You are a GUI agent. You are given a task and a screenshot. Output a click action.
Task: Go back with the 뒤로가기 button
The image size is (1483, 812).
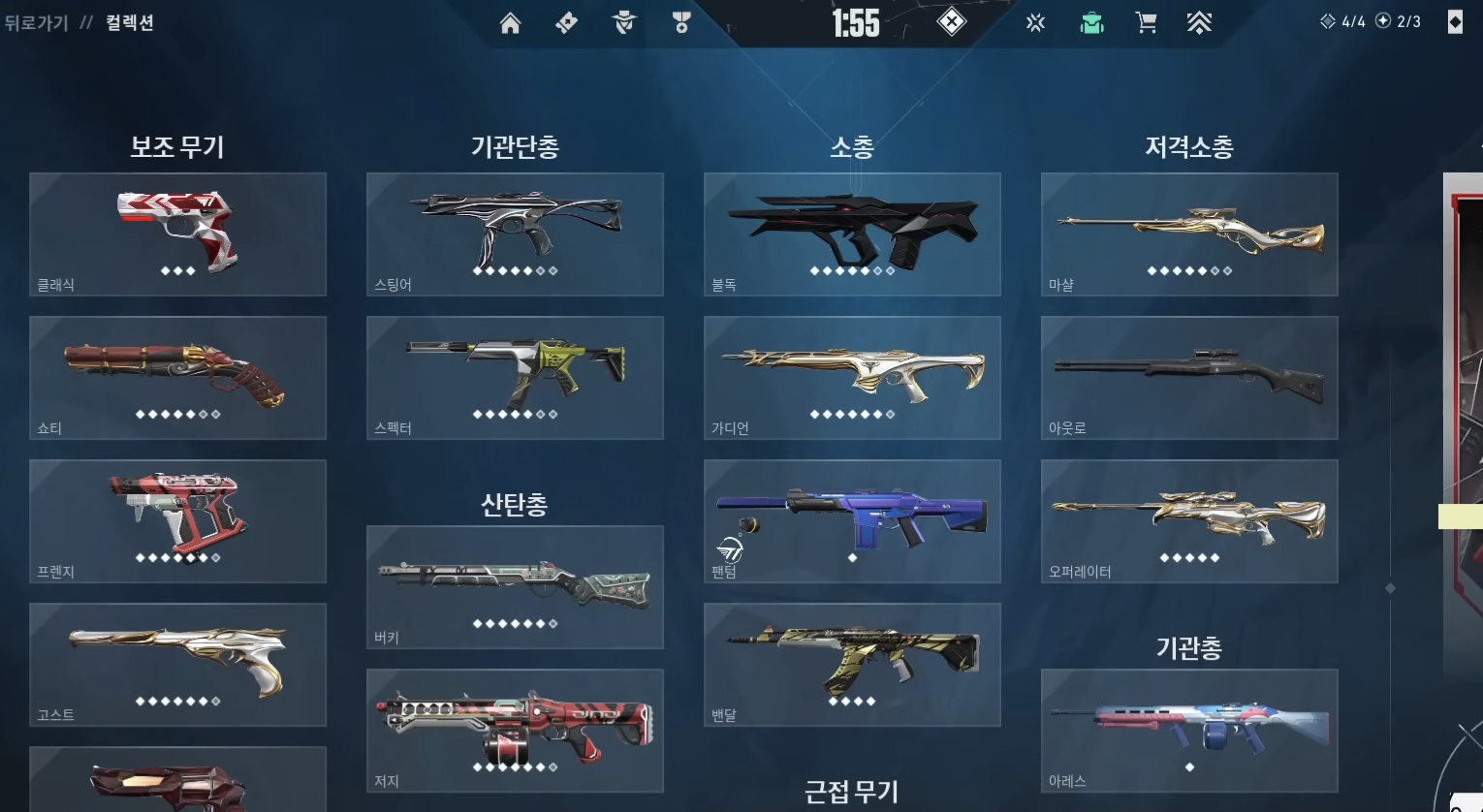(37, 22)
